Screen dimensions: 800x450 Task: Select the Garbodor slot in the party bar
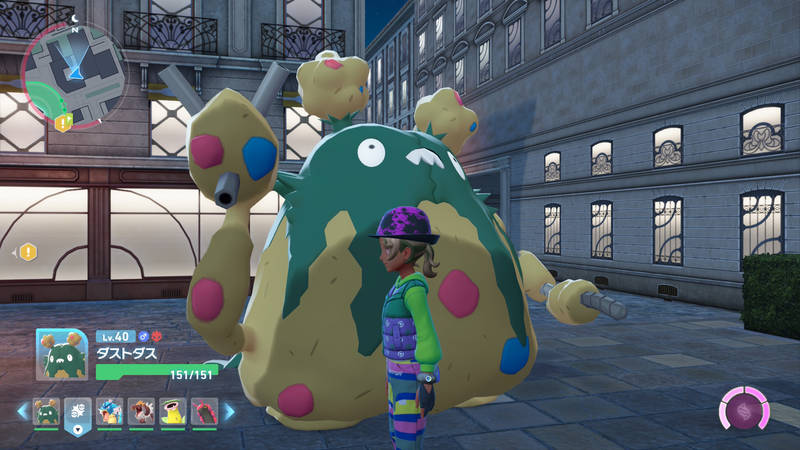tap(46, 412)
